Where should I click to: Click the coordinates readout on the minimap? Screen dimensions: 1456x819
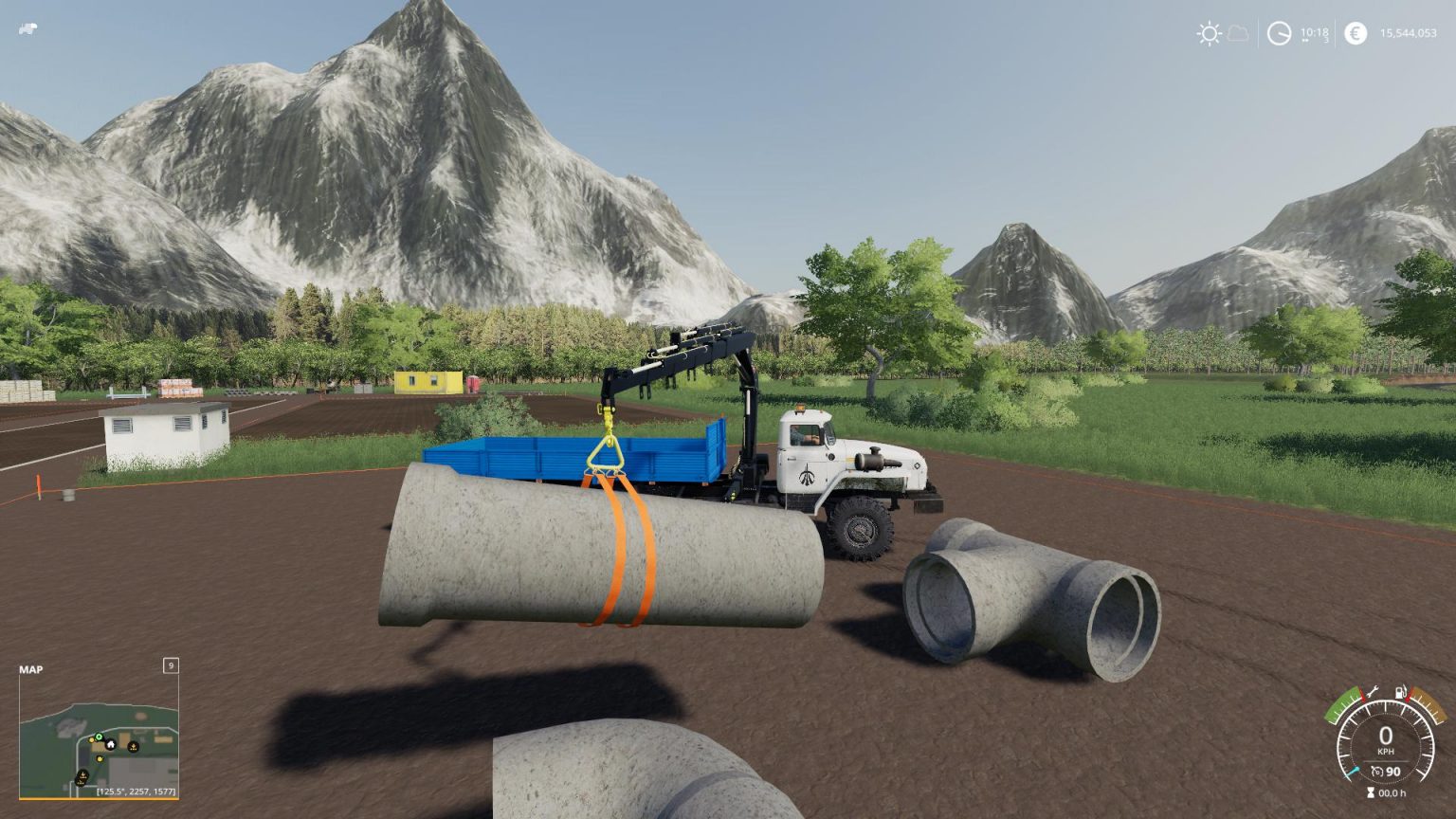[136, 791]
